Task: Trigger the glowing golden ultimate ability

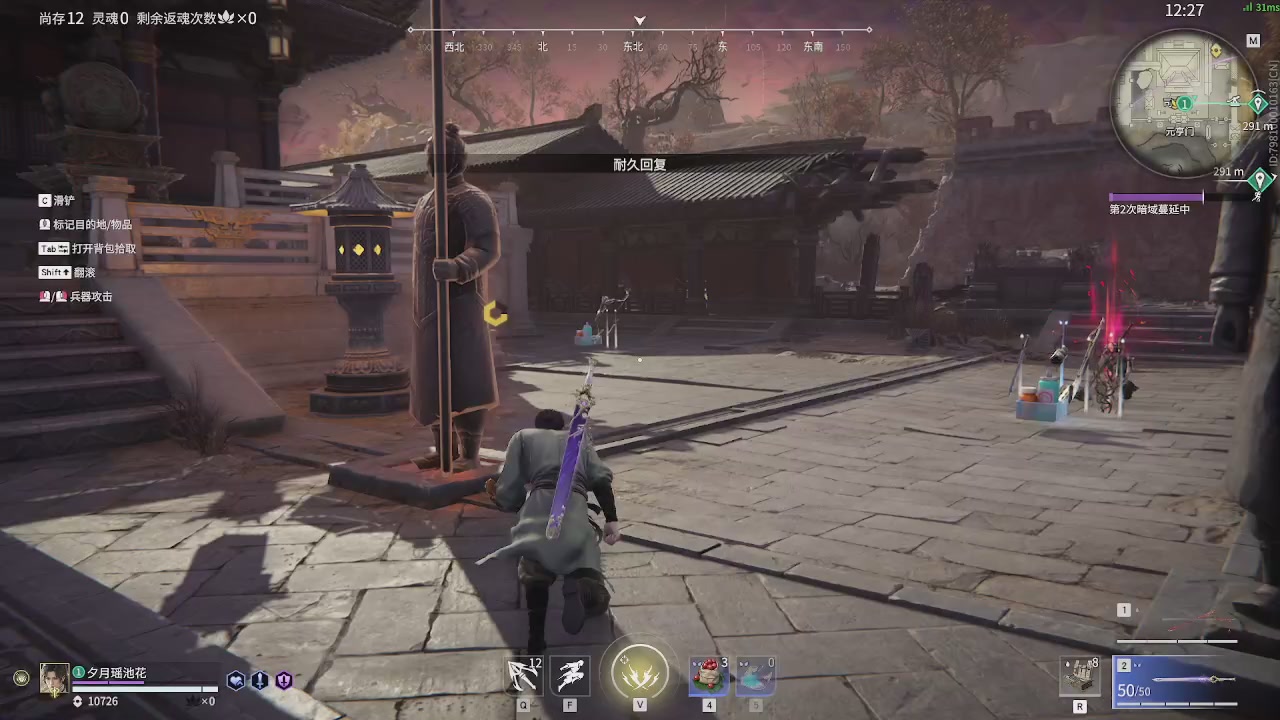Action: (640, 672)
